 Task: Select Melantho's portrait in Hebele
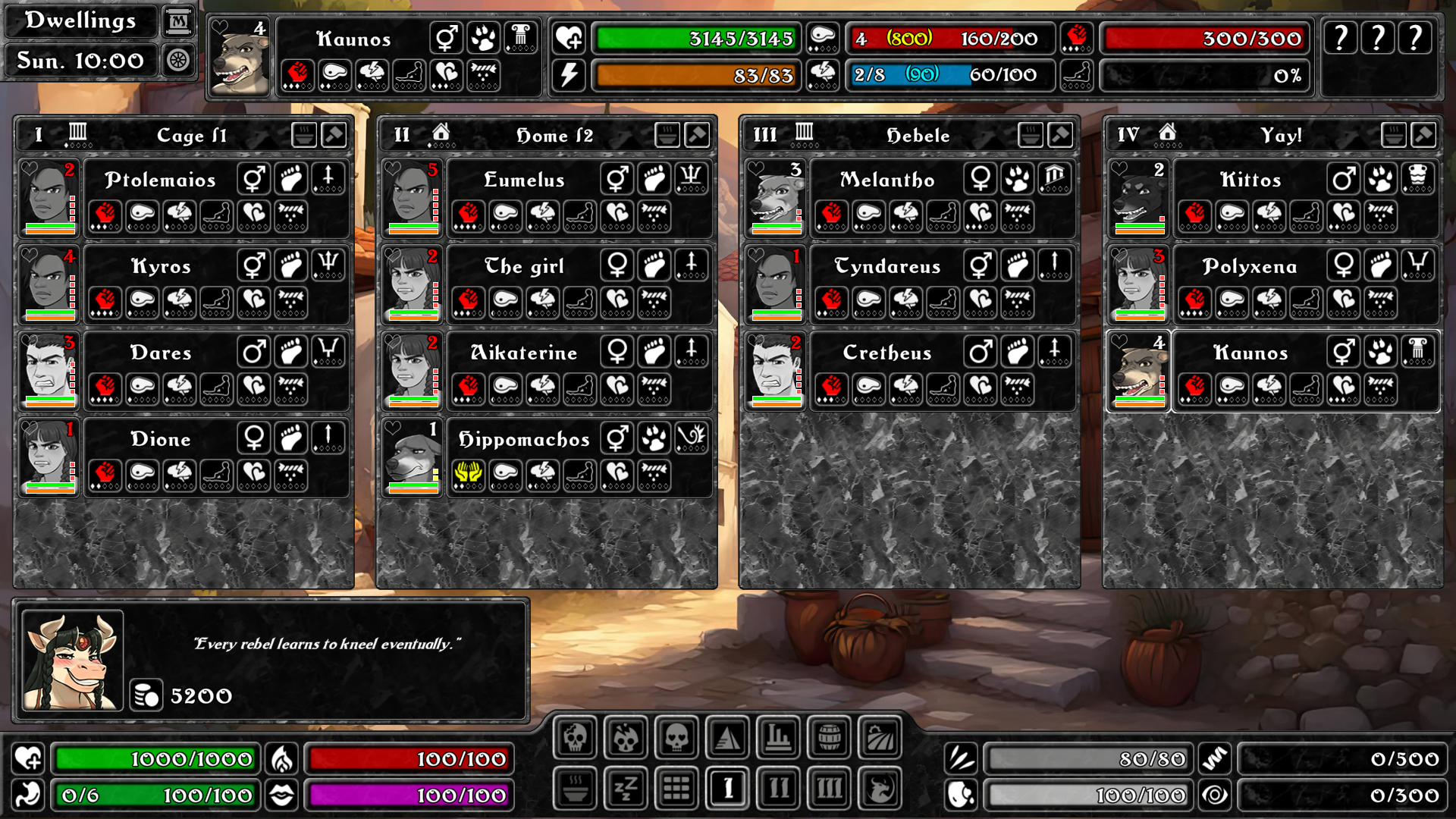(776, 198)
